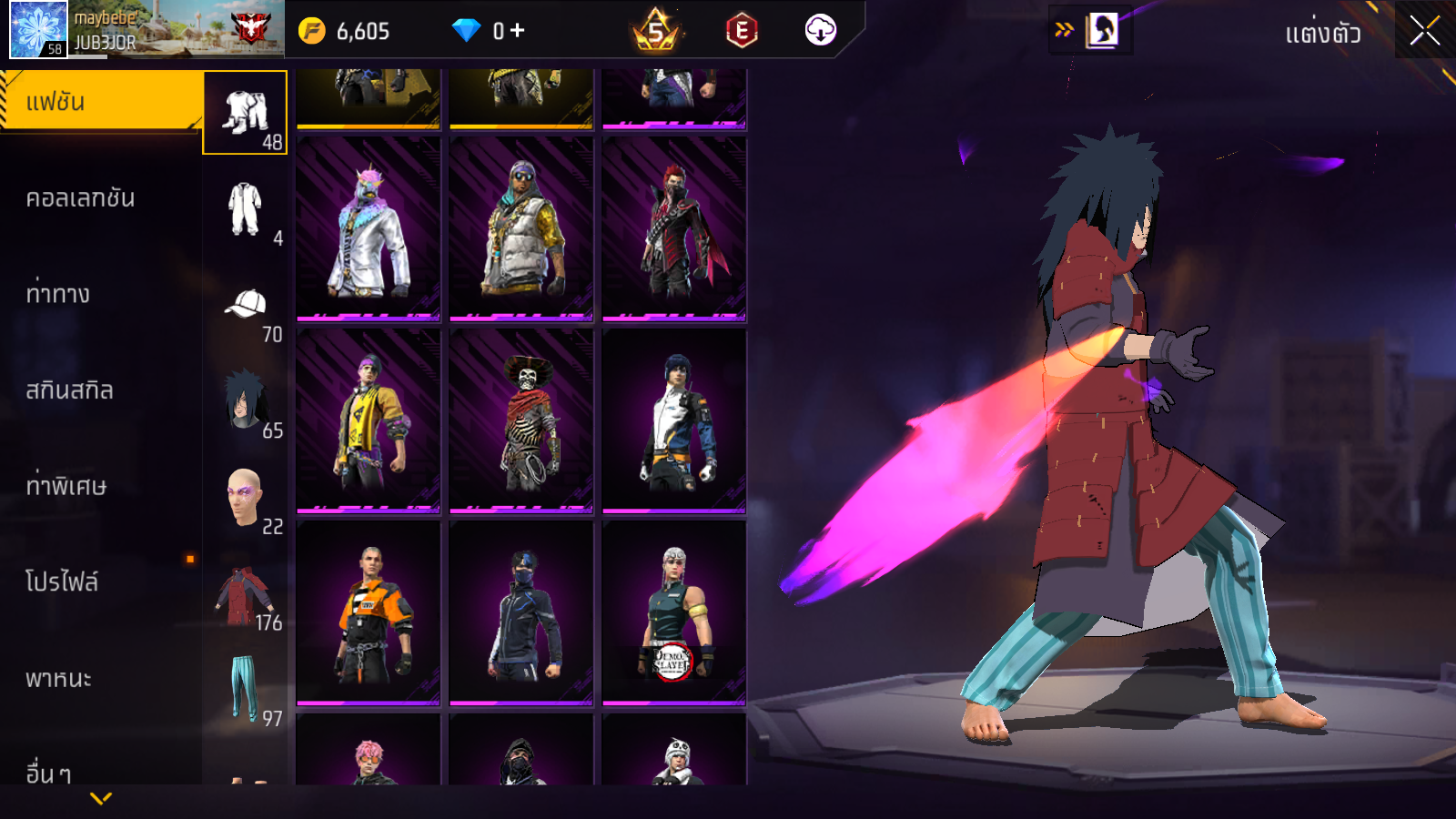Switch to the ท่าทาง emotes tab
The height and width of the screenshot is (819, 1456).
pyautogui.click(x=58, y=294)
